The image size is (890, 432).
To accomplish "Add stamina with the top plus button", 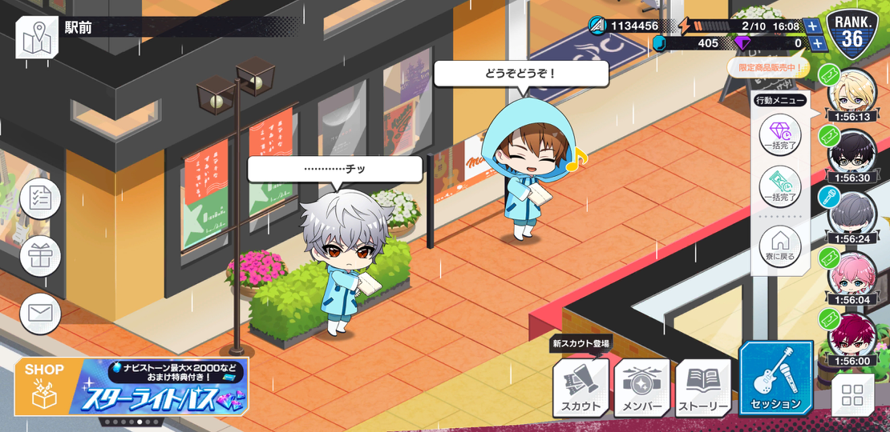I will click(x=812, y=26).
